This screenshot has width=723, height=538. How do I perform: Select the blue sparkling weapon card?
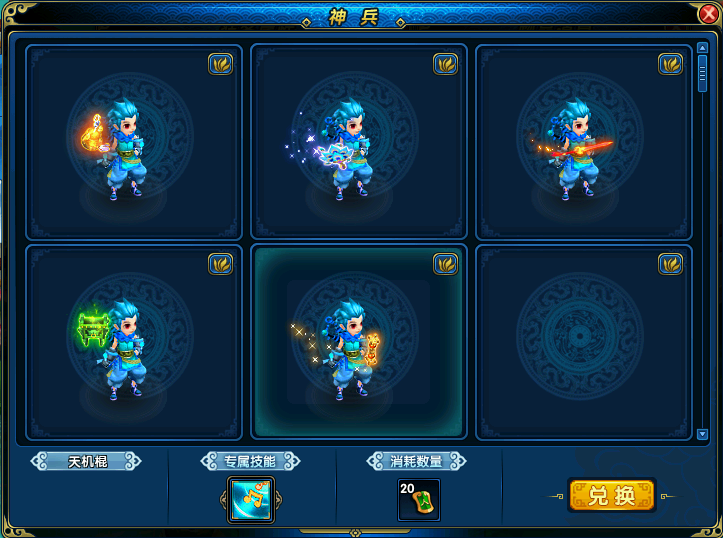click(x=359, y=141)
